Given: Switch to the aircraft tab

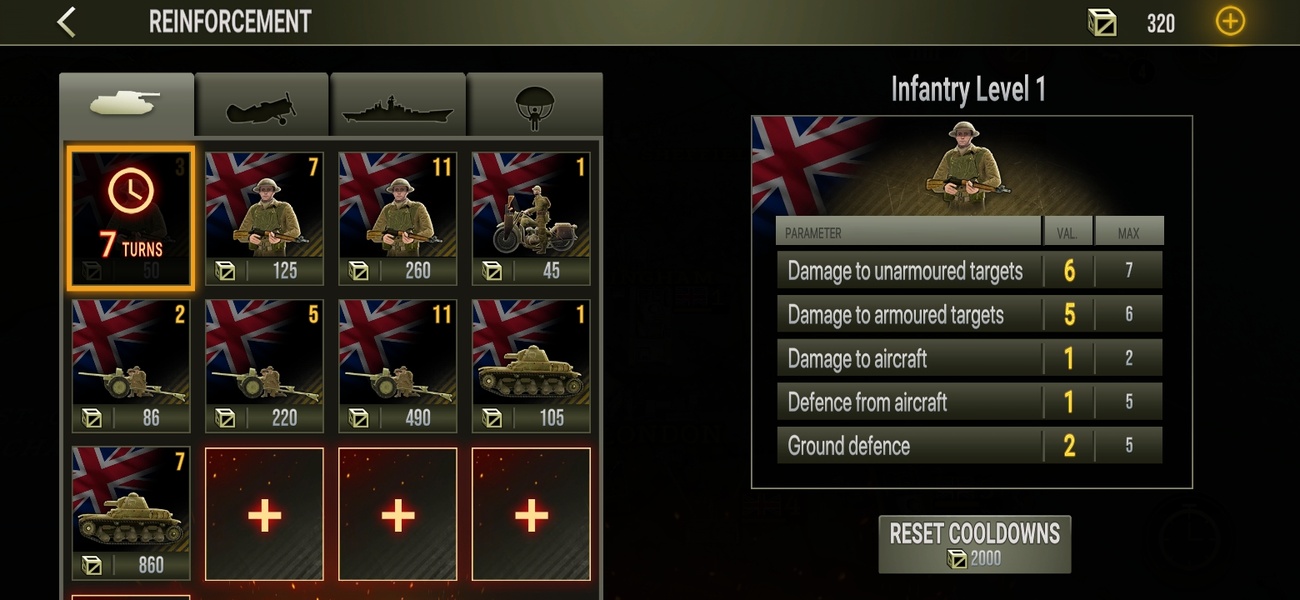Looking at the screenshot, I should 262,105.
